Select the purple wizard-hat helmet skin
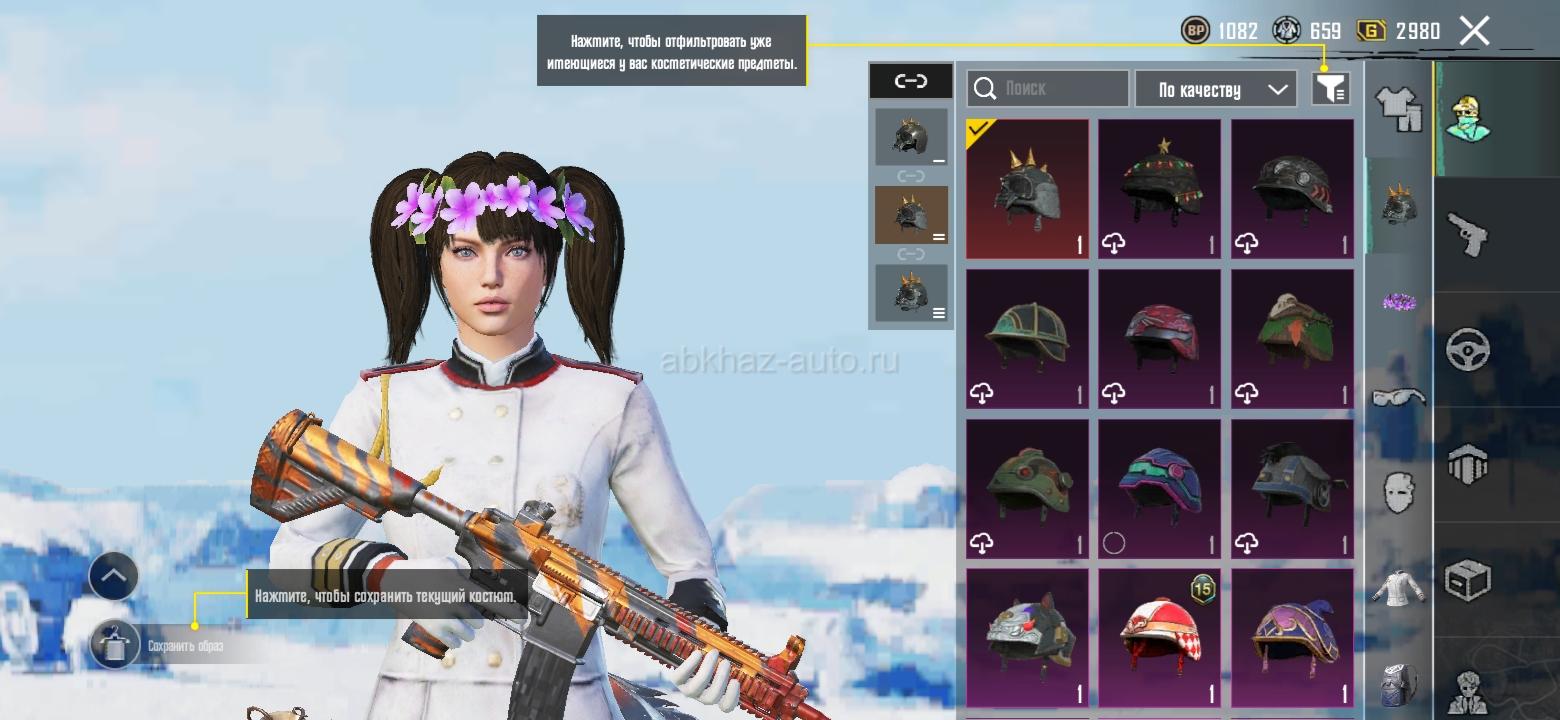Image resolution: width=1560 pixels, height=720 pixels. (x=1291, y=639)
